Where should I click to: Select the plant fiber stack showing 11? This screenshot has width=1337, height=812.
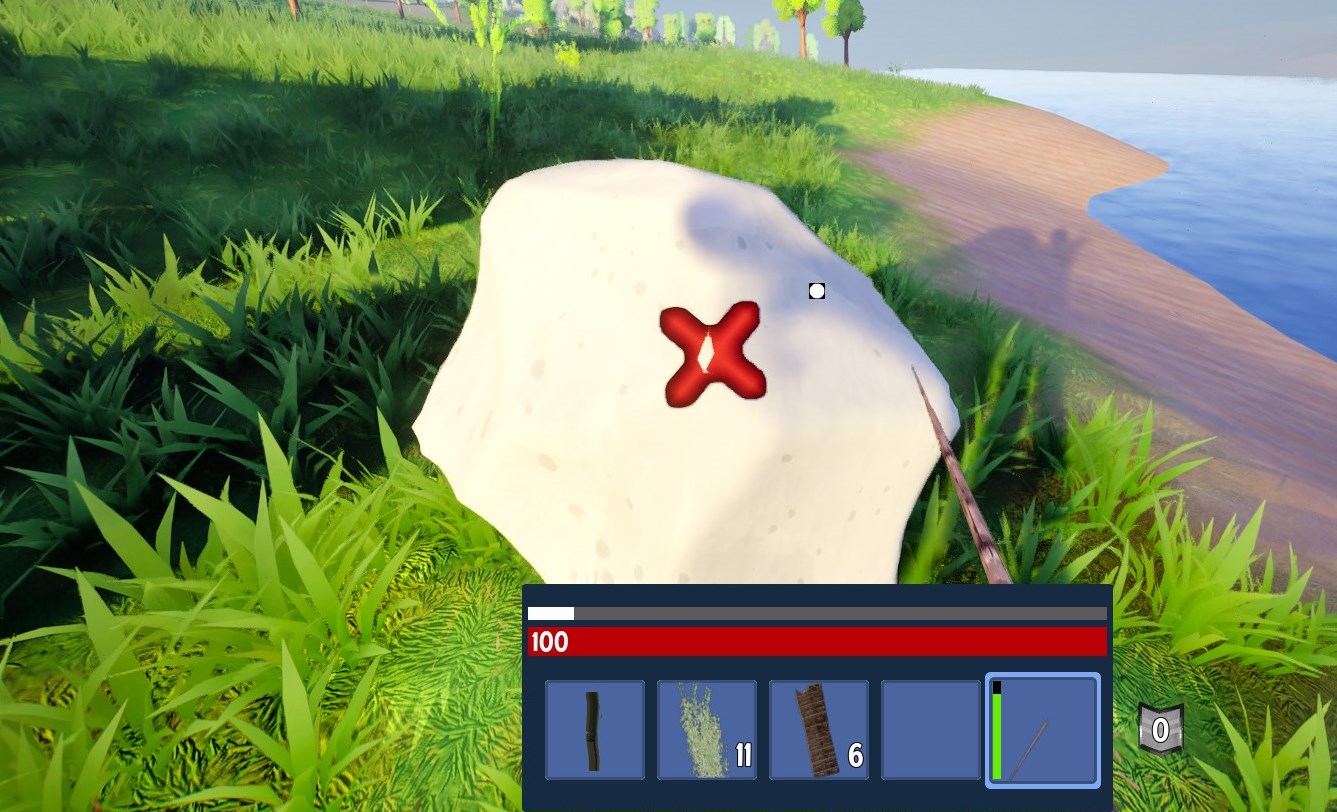pos(707,729)
